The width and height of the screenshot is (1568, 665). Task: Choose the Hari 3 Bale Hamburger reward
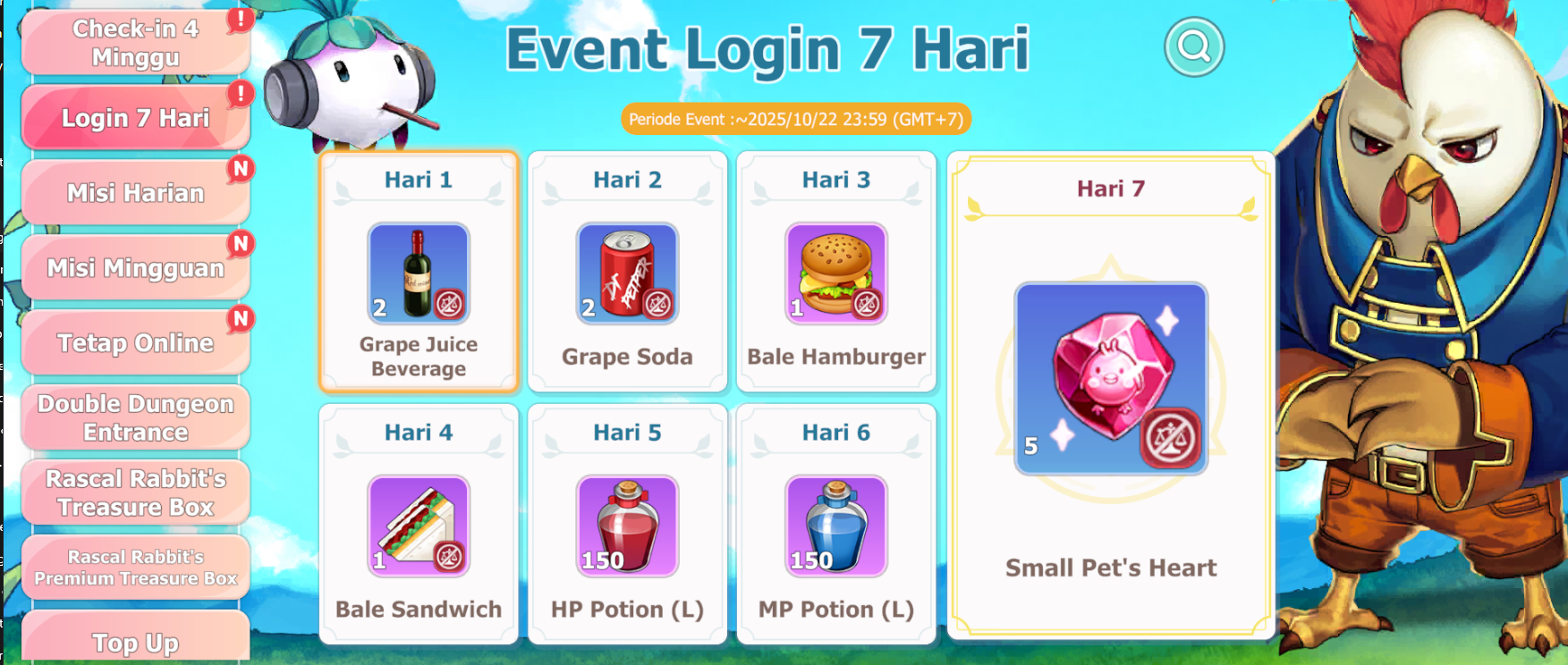(836, 273)
